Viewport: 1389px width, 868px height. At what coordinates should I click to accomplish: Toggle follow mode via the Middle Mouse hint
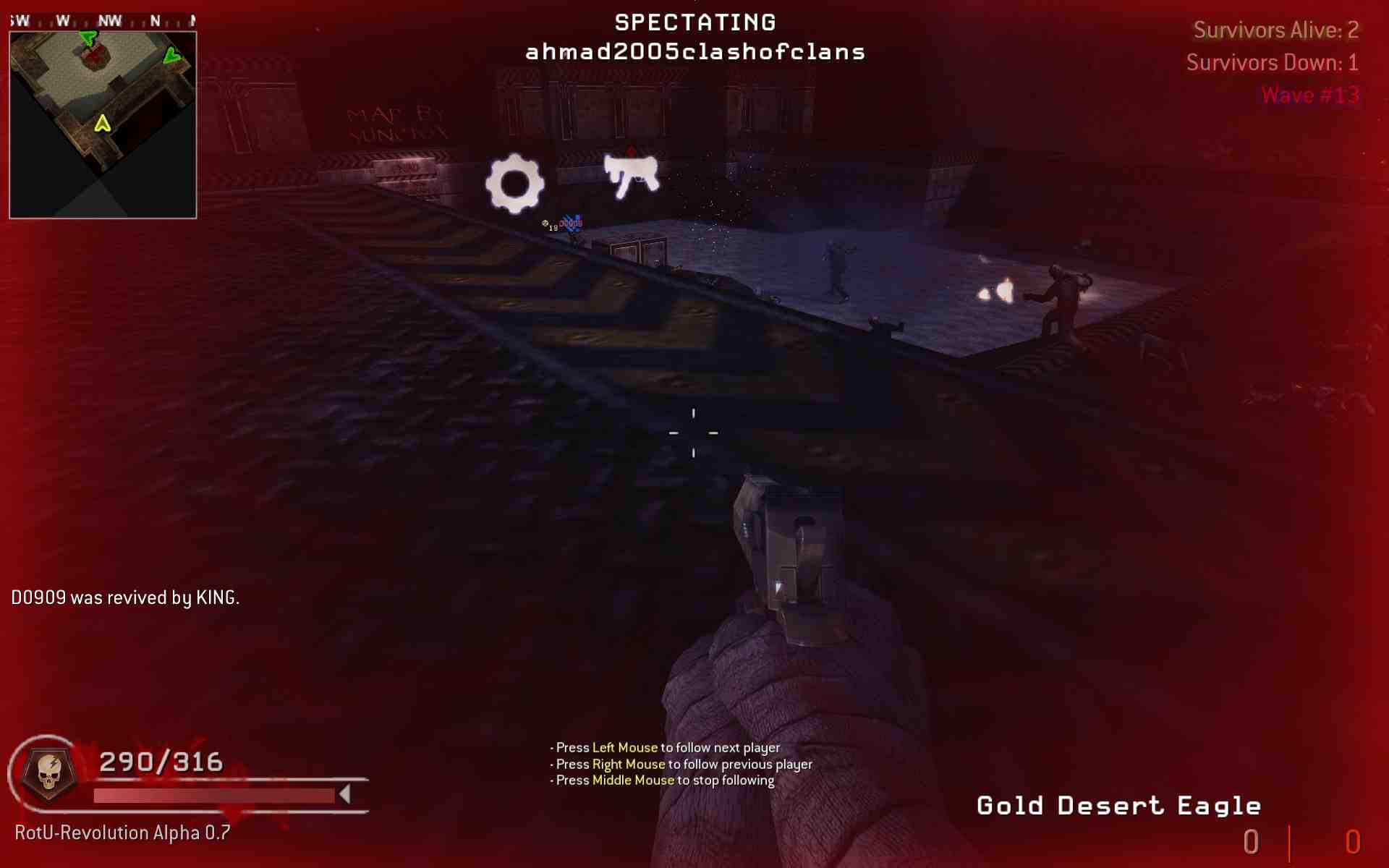(x=632, y=780)
